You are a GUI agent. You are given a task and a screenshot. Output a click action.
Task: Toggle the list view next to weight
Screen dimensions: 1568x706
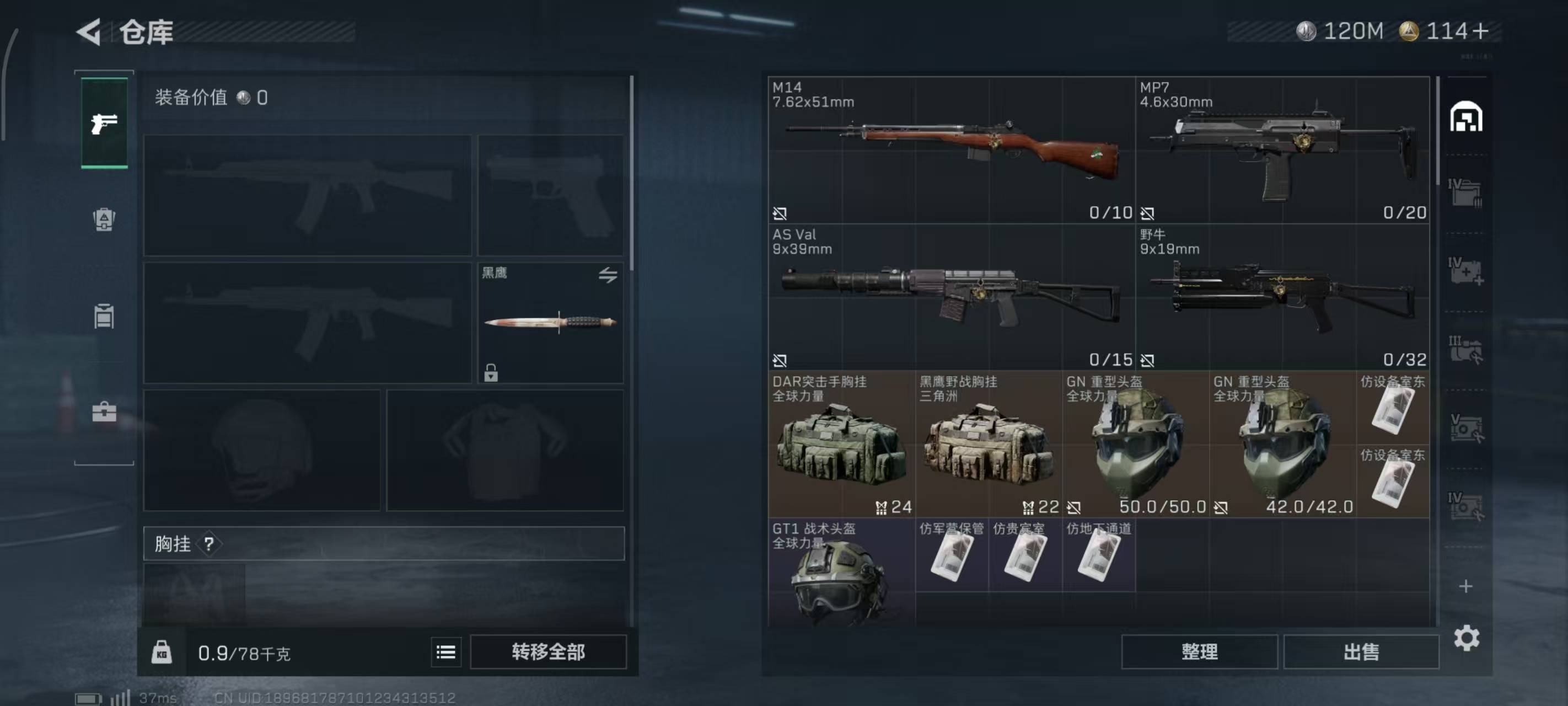[445, 652]
